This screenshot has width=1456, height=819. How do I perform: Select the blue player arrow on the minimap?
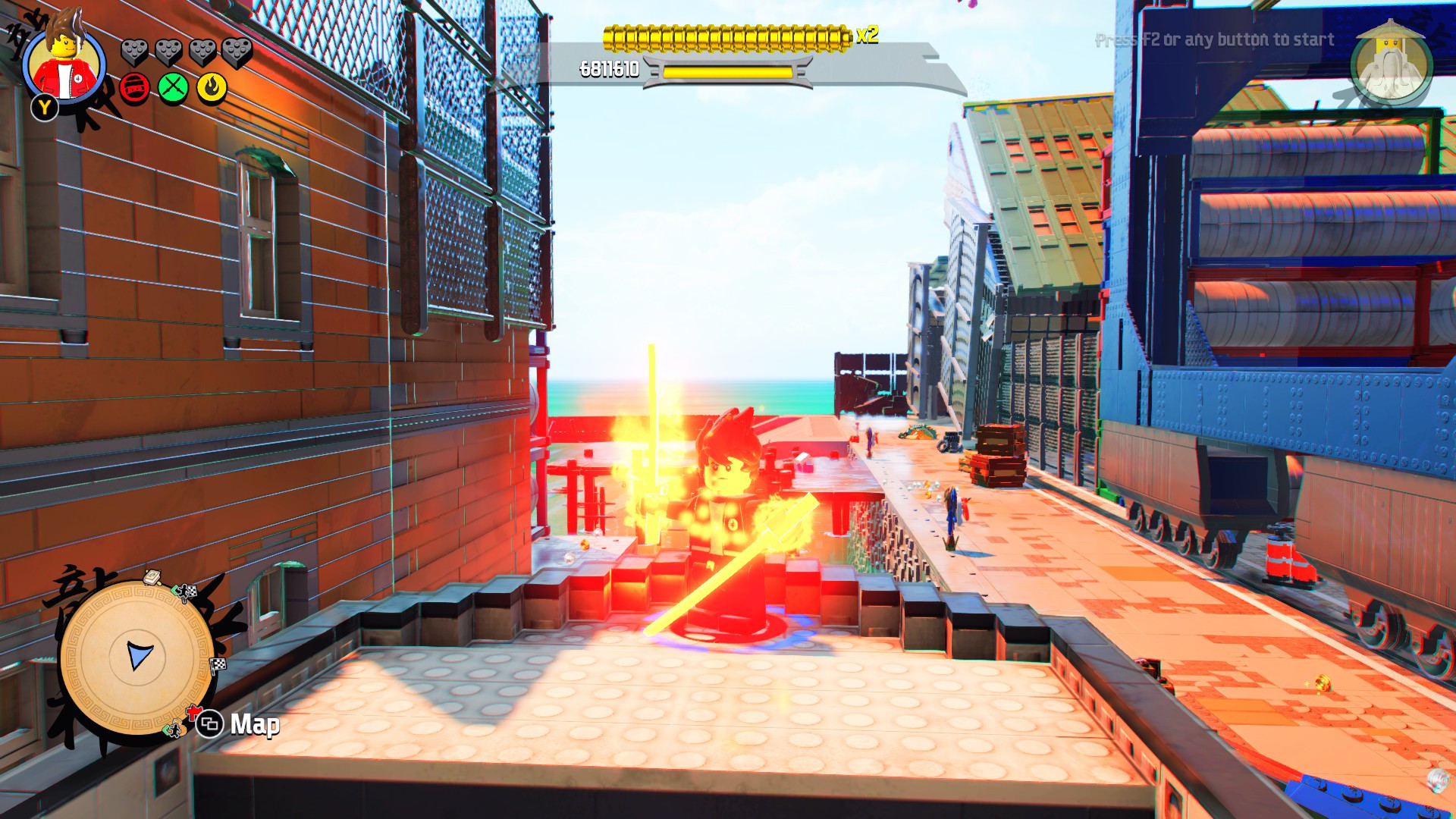click(x=139, y=653)
